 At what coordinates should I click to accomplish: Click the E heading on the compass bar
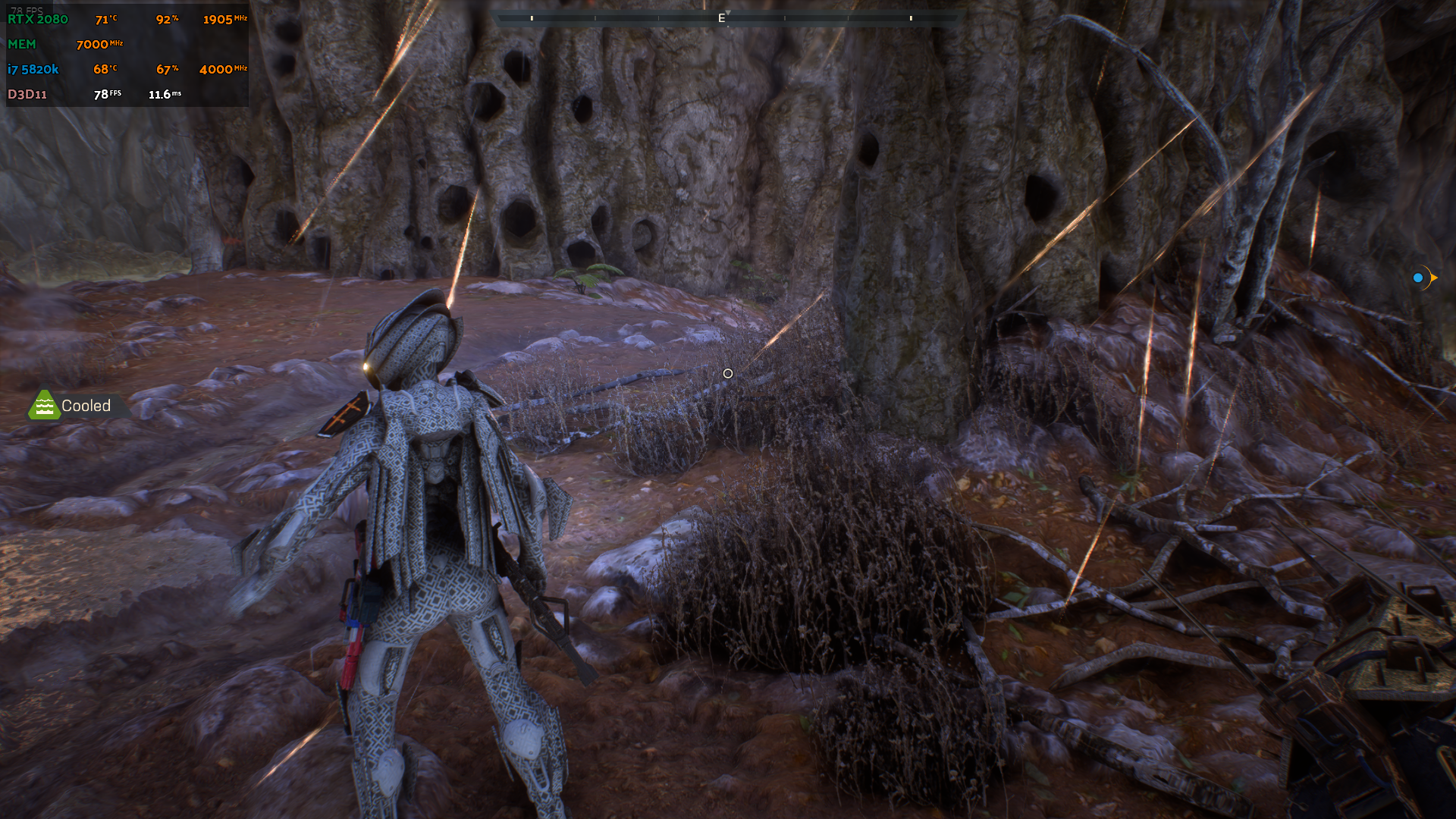click(721, 17)
